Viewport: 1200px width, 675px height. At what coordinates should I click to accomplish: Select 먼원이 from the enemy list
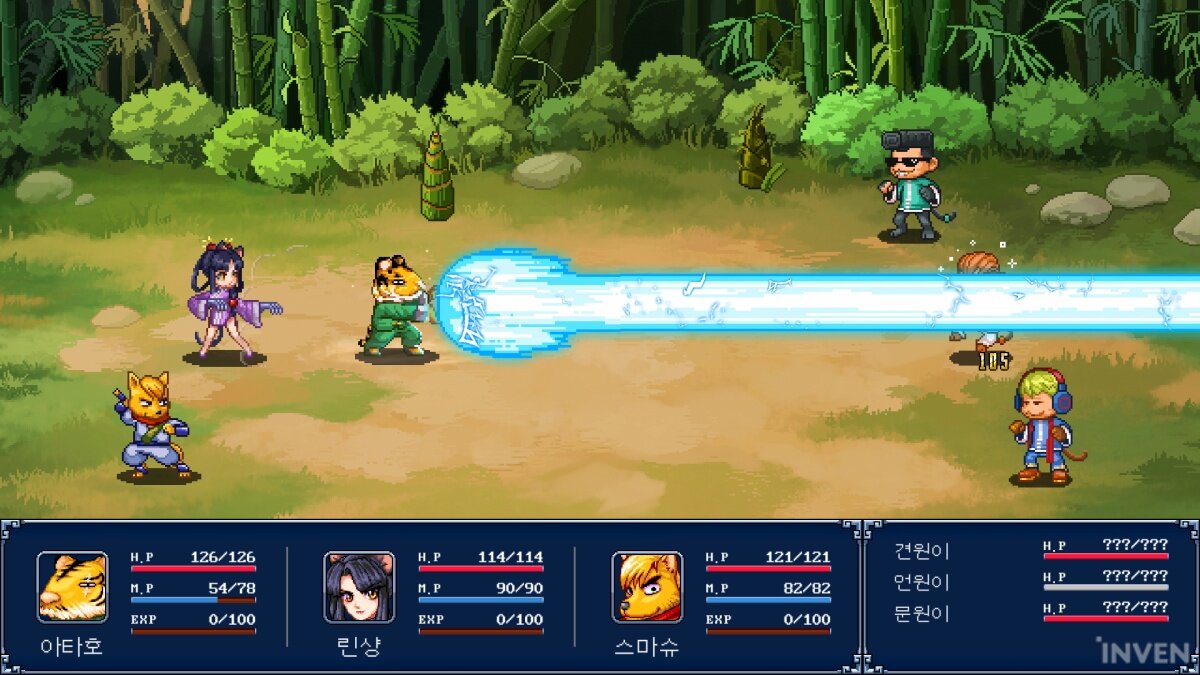click(x=921, y=582)
